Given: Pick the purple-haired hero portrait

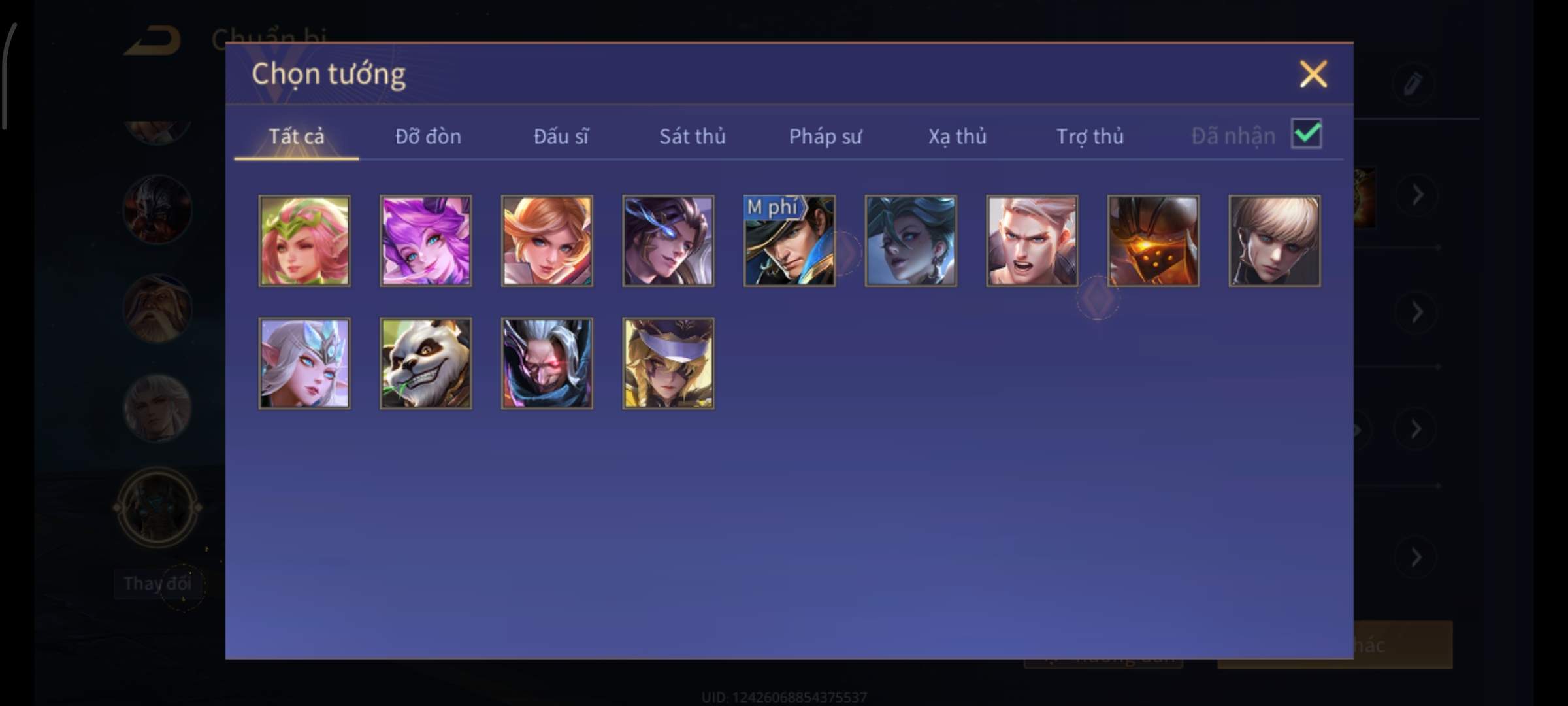Looking at the screenshot, I should [x=426, y=241].
